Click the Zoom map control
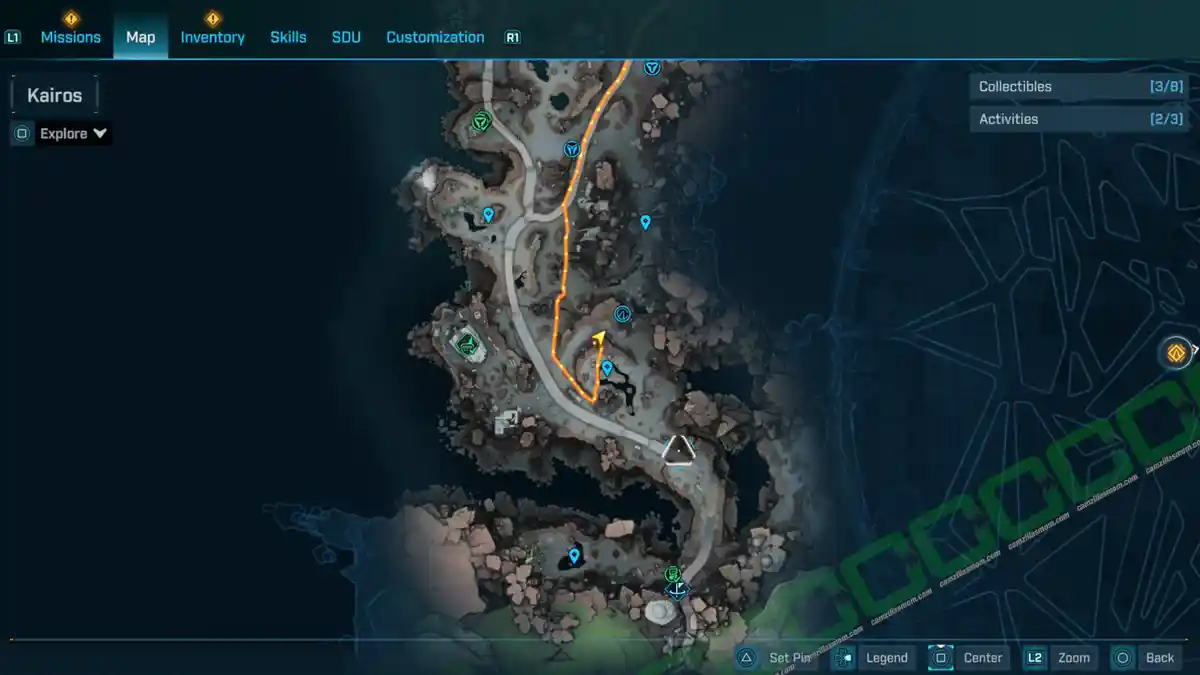Viewport: 1200px width, 675px height. [x=1061, y=657]
